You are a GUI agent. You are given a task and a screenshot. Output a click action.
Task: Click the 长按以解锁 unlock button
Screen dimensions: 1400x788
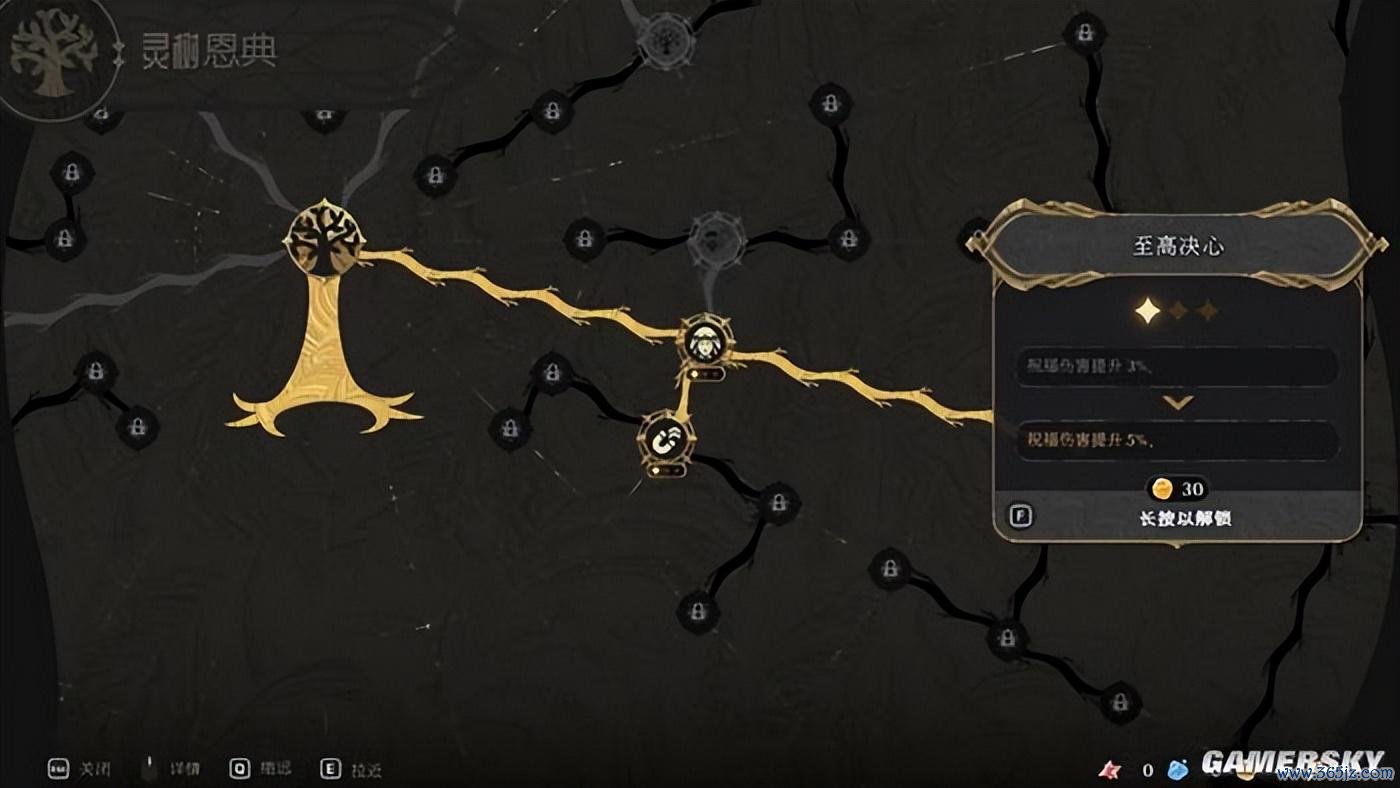1176,517
